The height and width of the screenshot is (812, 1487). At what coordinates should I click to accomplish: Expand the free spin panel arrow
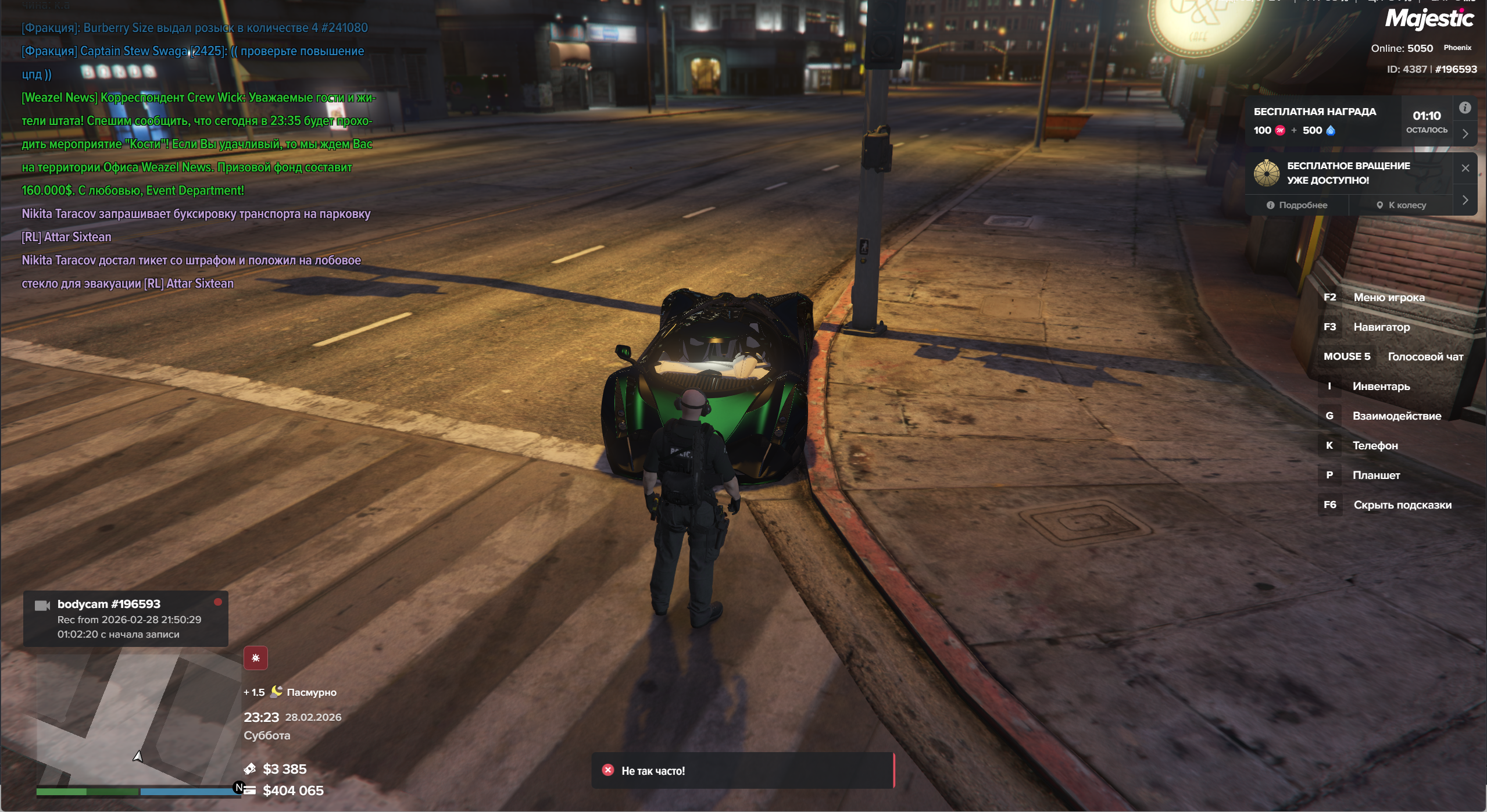[x=1465, y=200]
